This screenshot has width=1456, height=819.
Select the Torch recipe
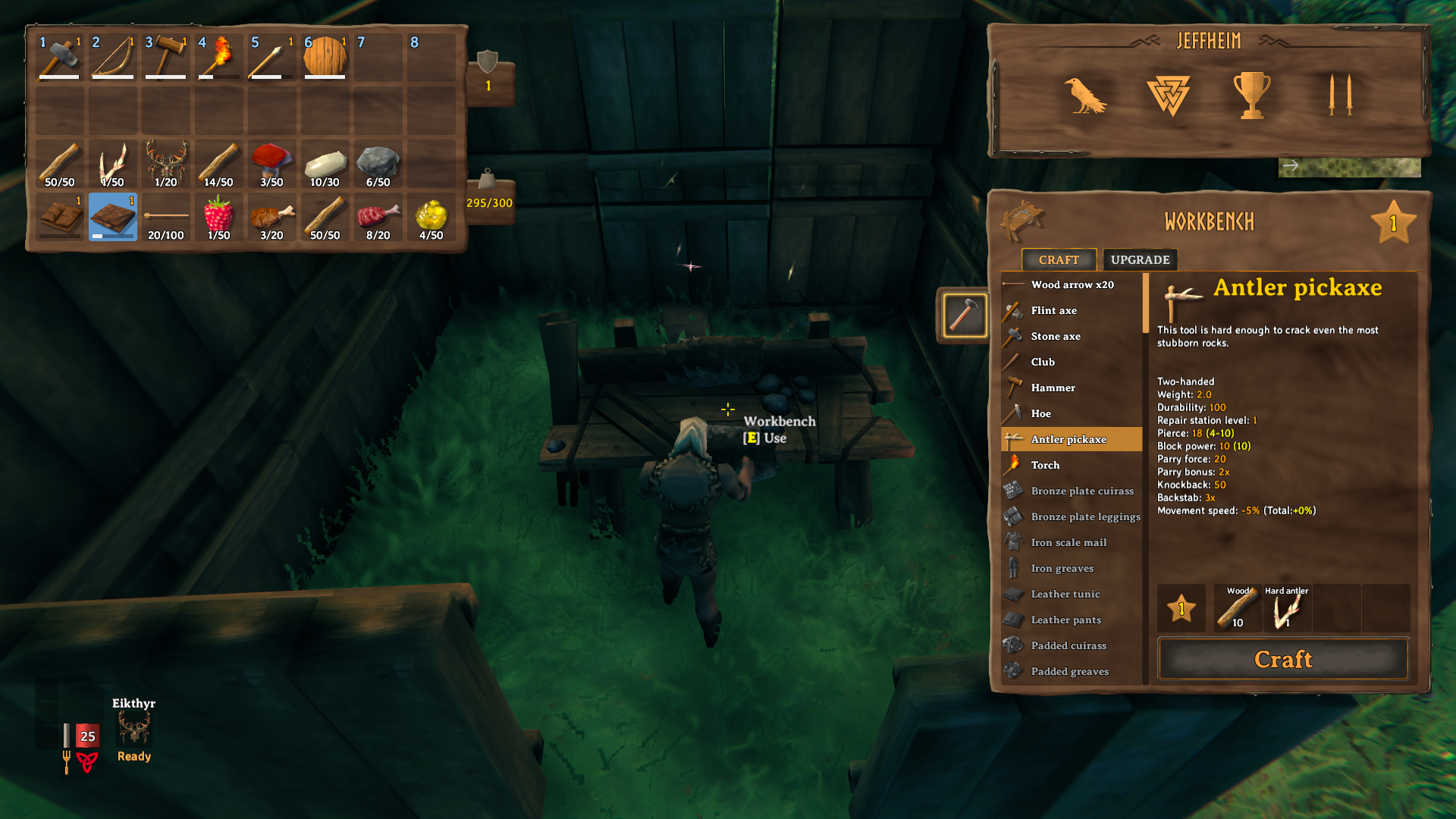tap(1045, 465)
